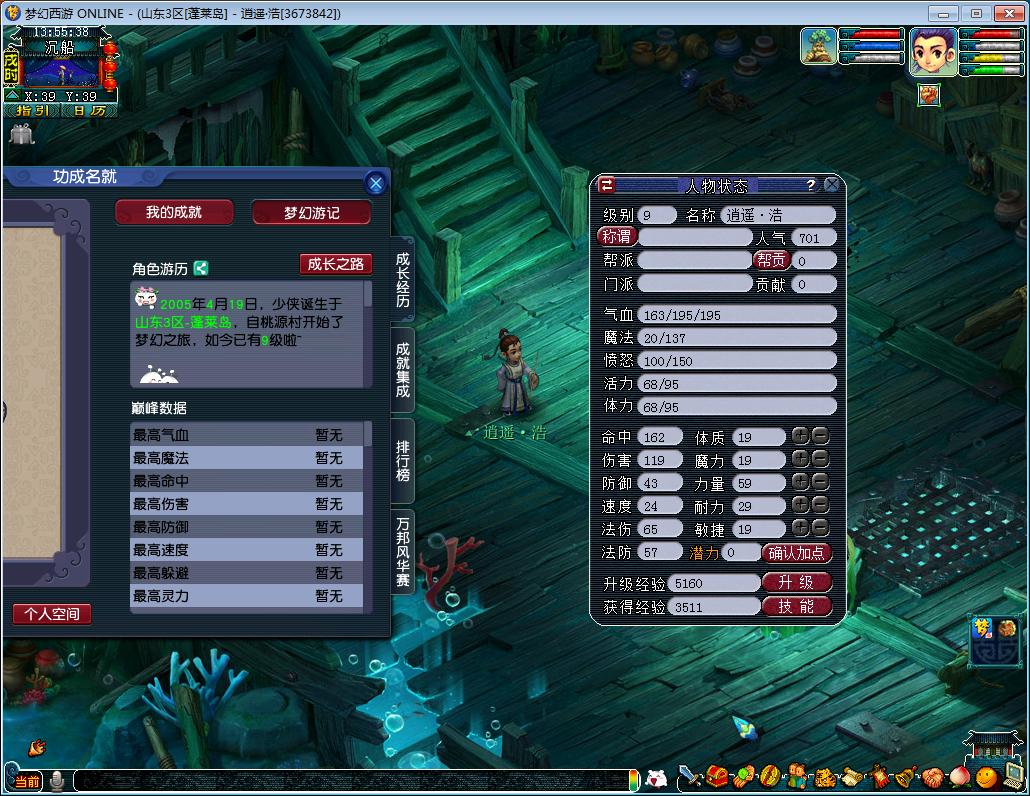Close the 人物状态 character status panel
The height and width of the screenshot is (796, 1030).
click(x=832, y=185)
